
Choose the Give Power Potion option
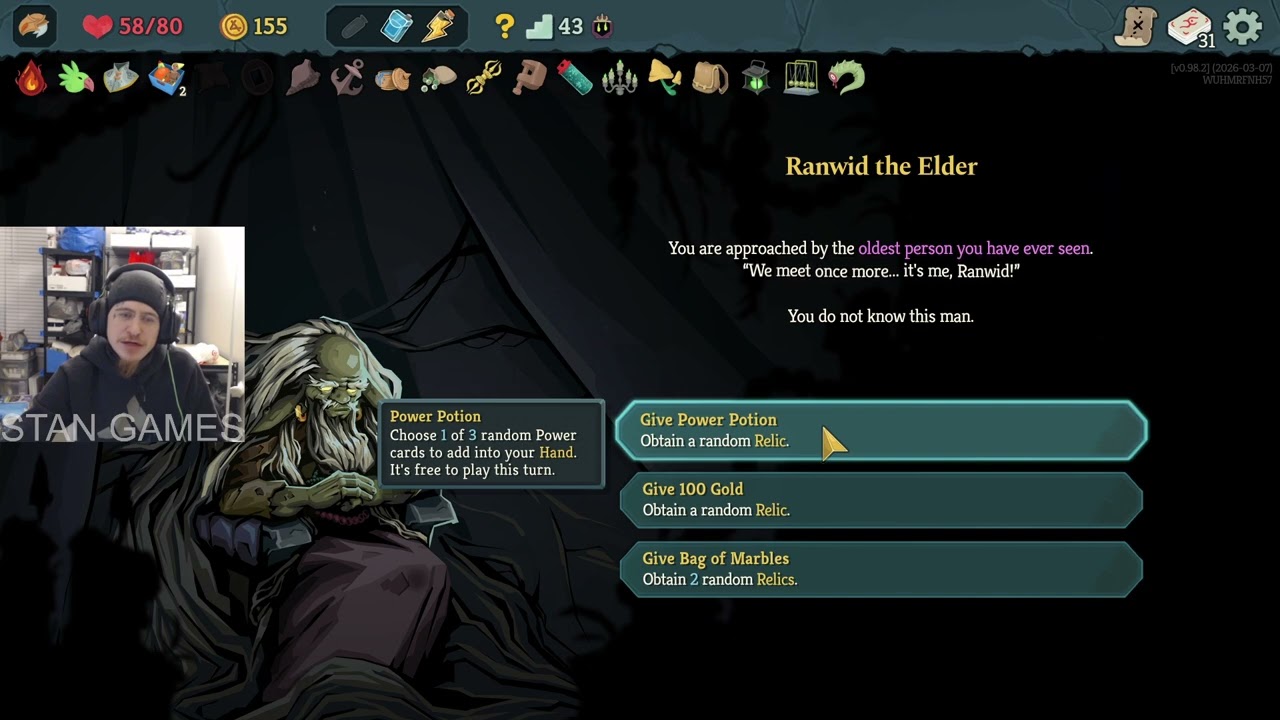880,430
